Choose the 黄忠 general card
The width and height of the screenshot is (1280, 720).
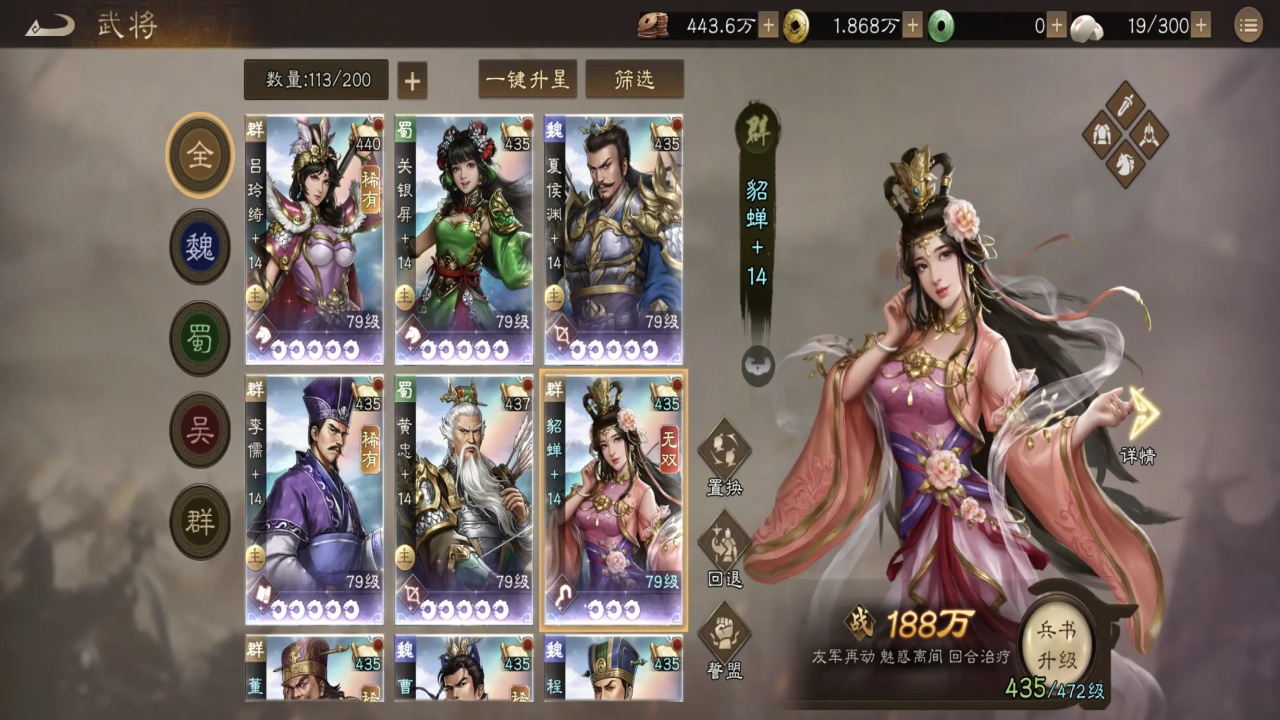click(464, 500)
